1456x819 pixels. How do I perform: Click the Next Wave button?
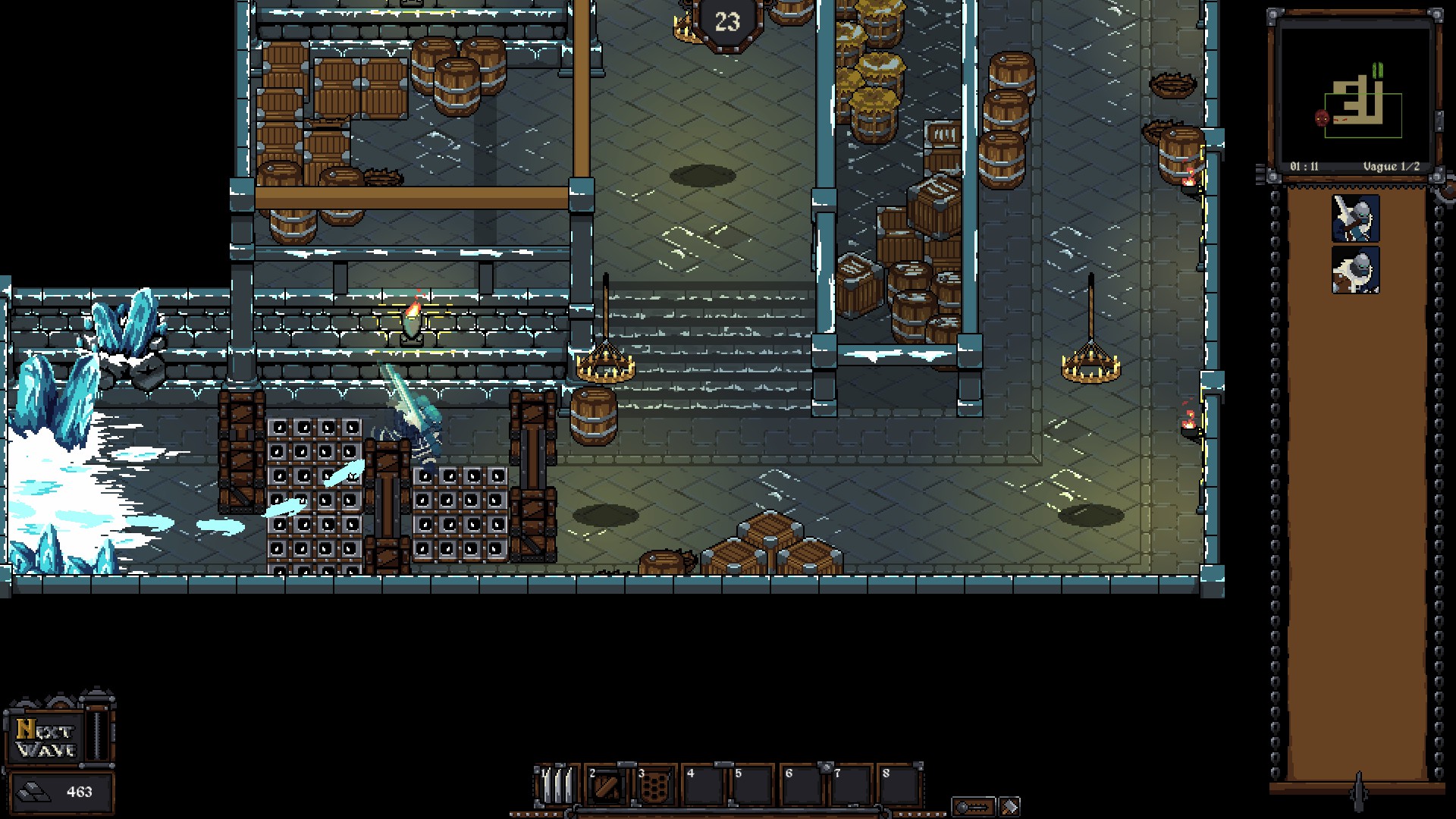(x=47, y=738)
